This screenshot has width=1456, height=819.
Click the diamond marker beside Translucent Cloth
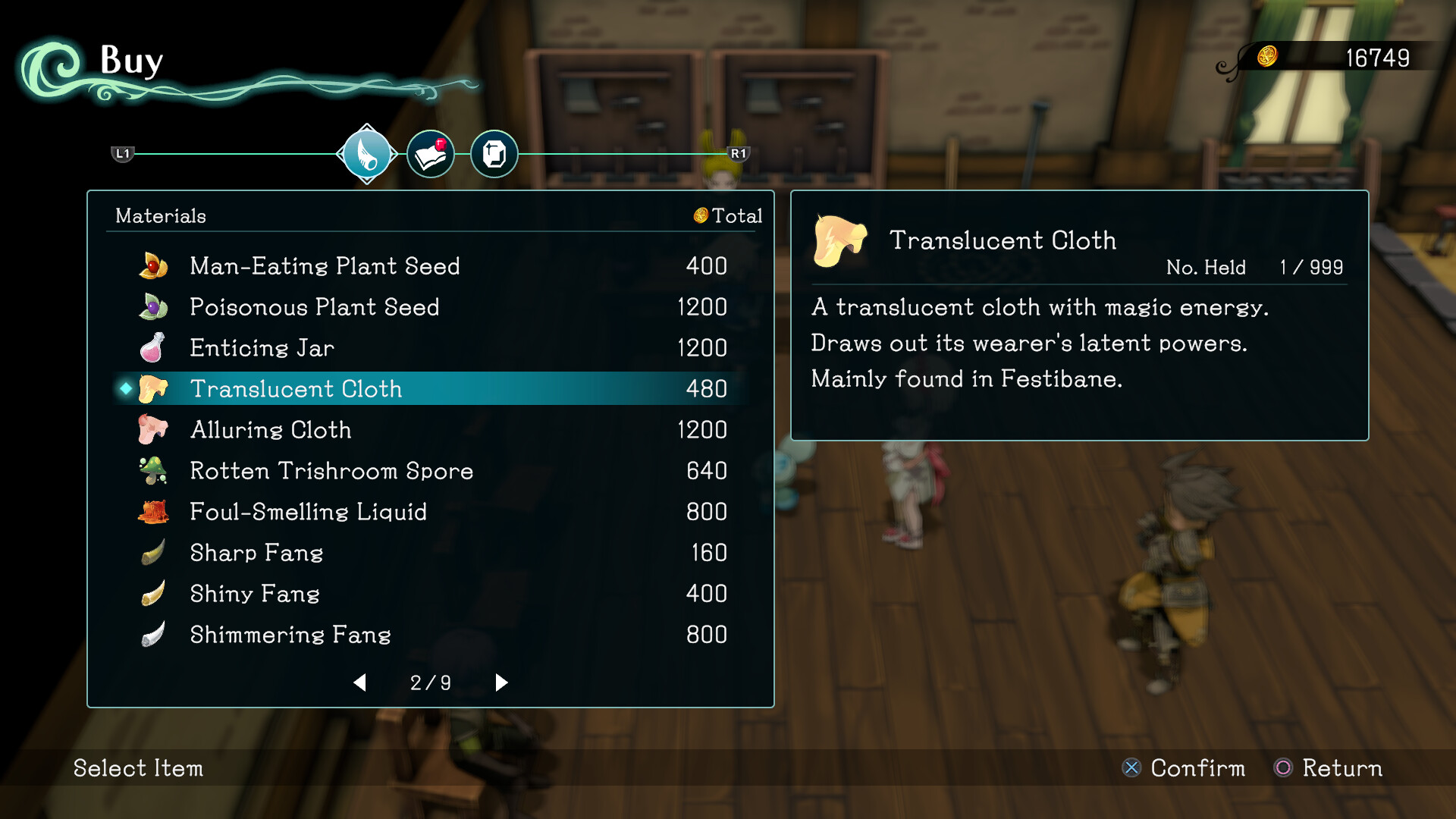pos(124,388)
